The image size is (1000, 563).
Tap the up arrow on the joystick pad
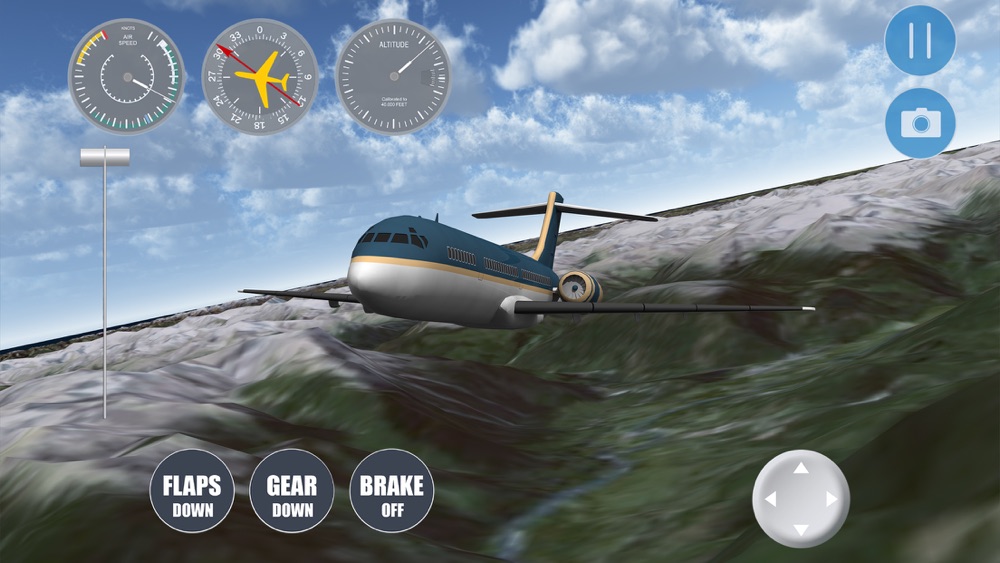pos(801,468)
